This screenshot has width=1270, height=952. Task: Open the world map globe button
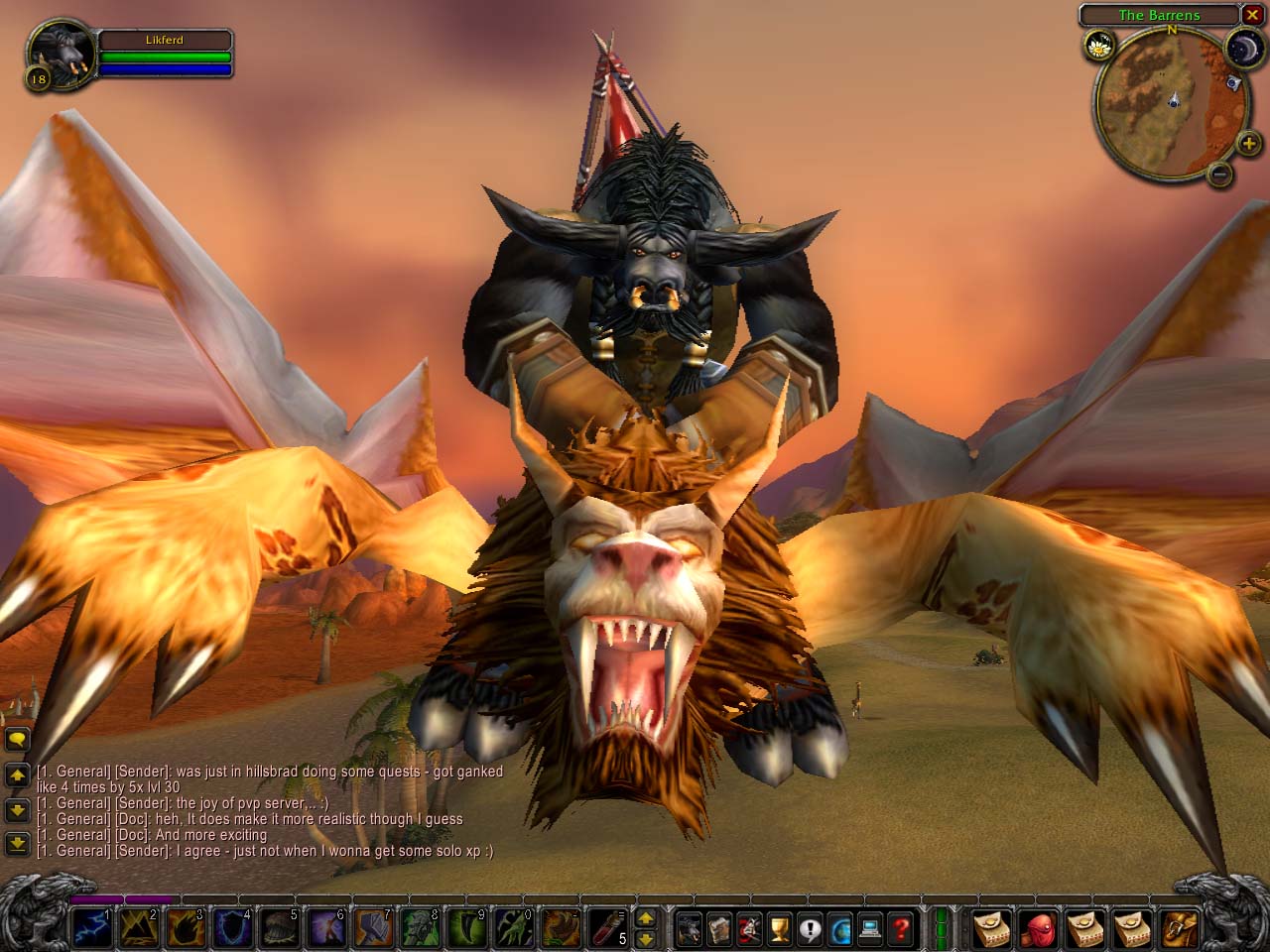point(840,929)
